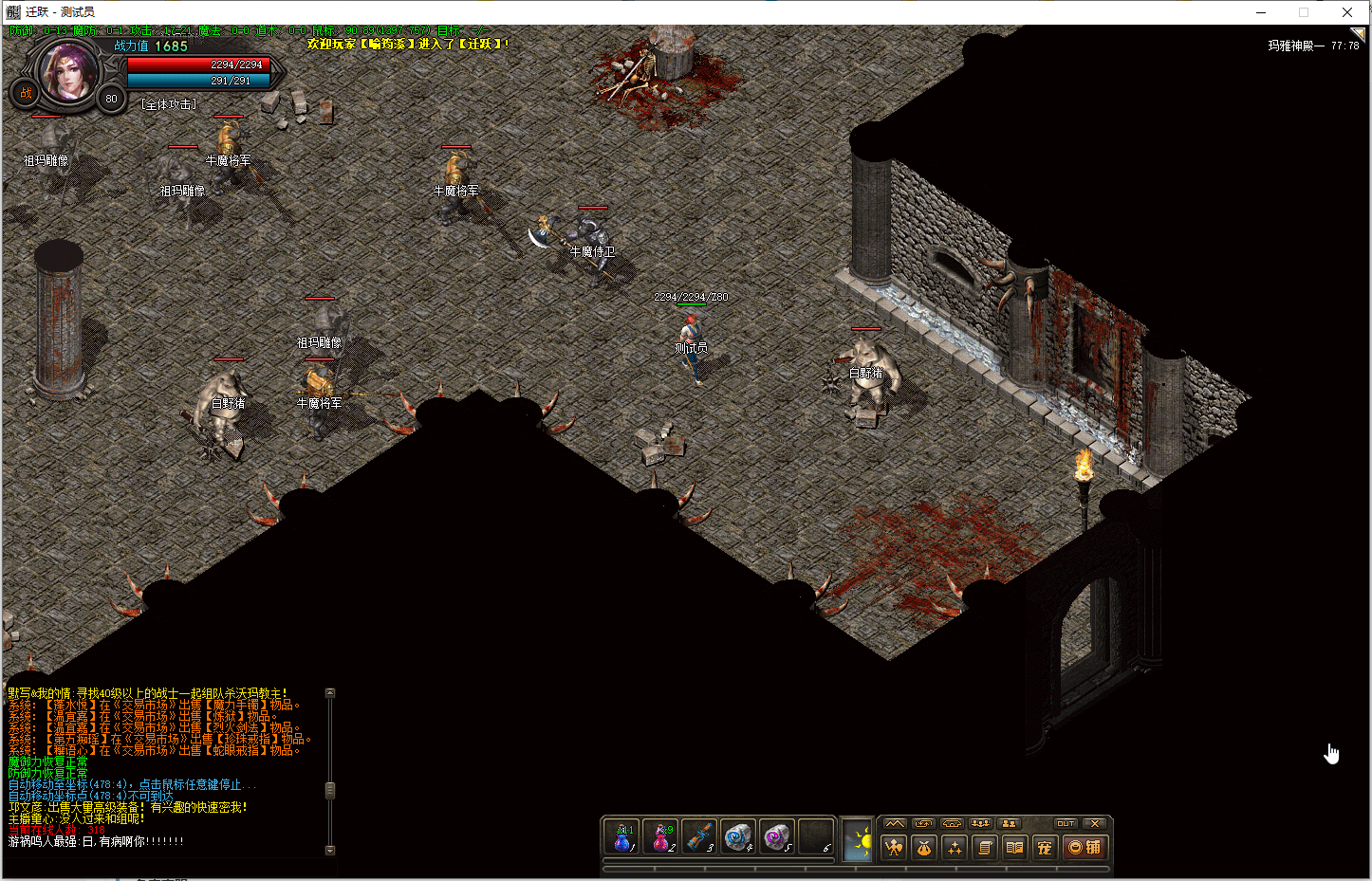
Task: Open the scroll quest log icon
Action: [985, 848]
